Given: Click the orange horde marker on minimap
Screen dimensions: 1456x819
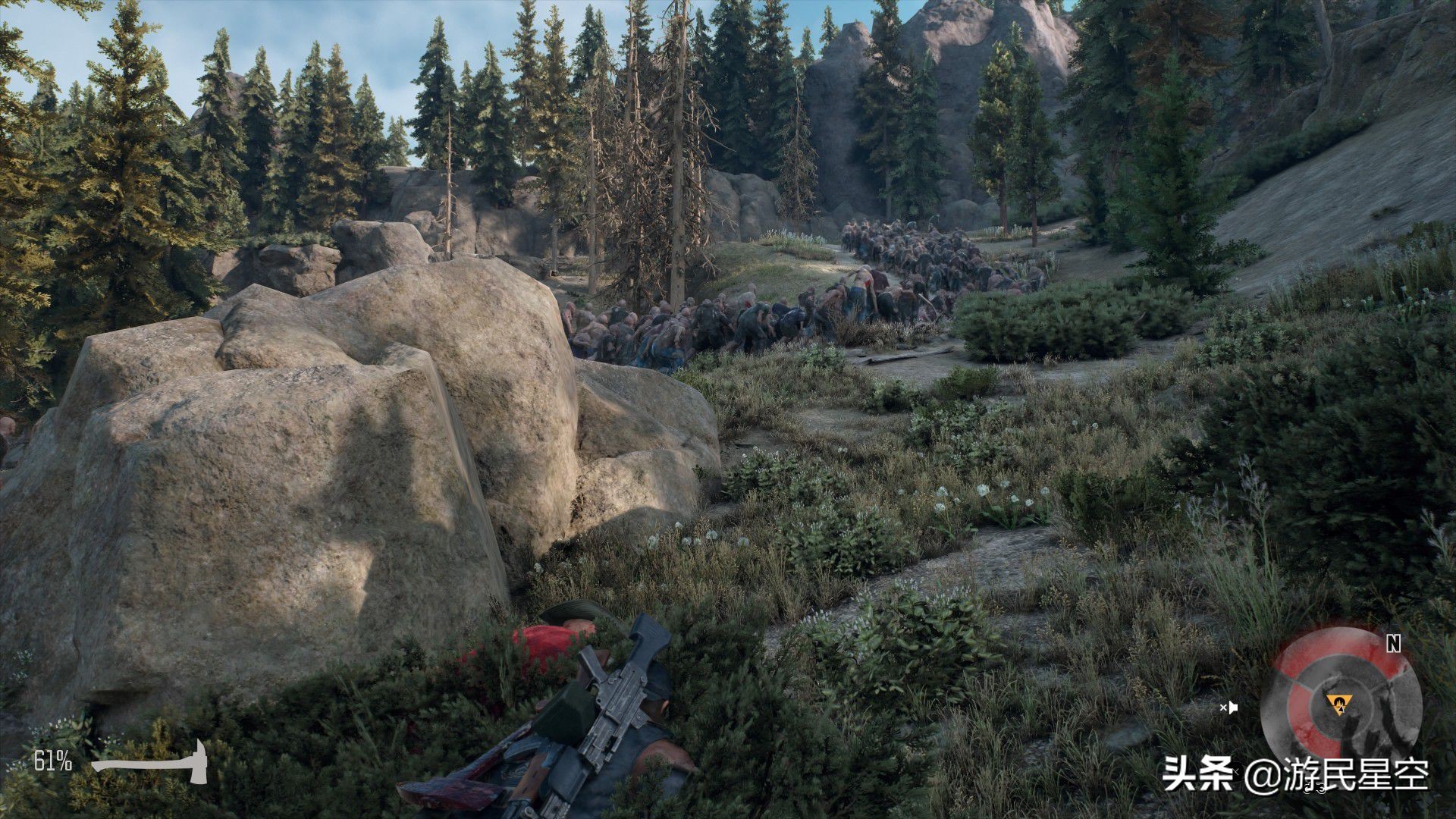Looking at the screenshot, I should pos(1336,701).
